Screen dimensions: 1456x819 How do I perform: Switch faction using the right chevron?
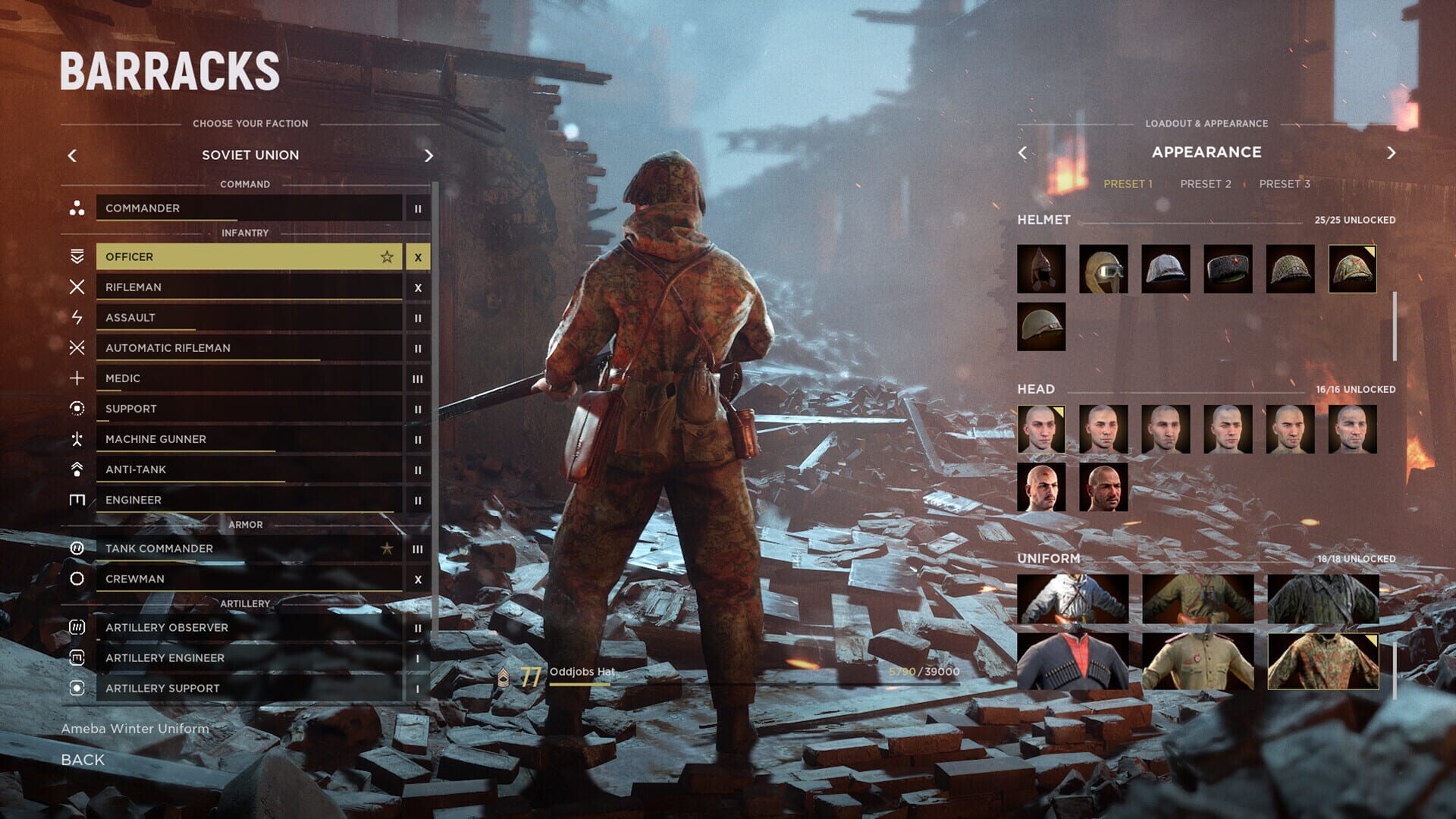tap(428, 155)
